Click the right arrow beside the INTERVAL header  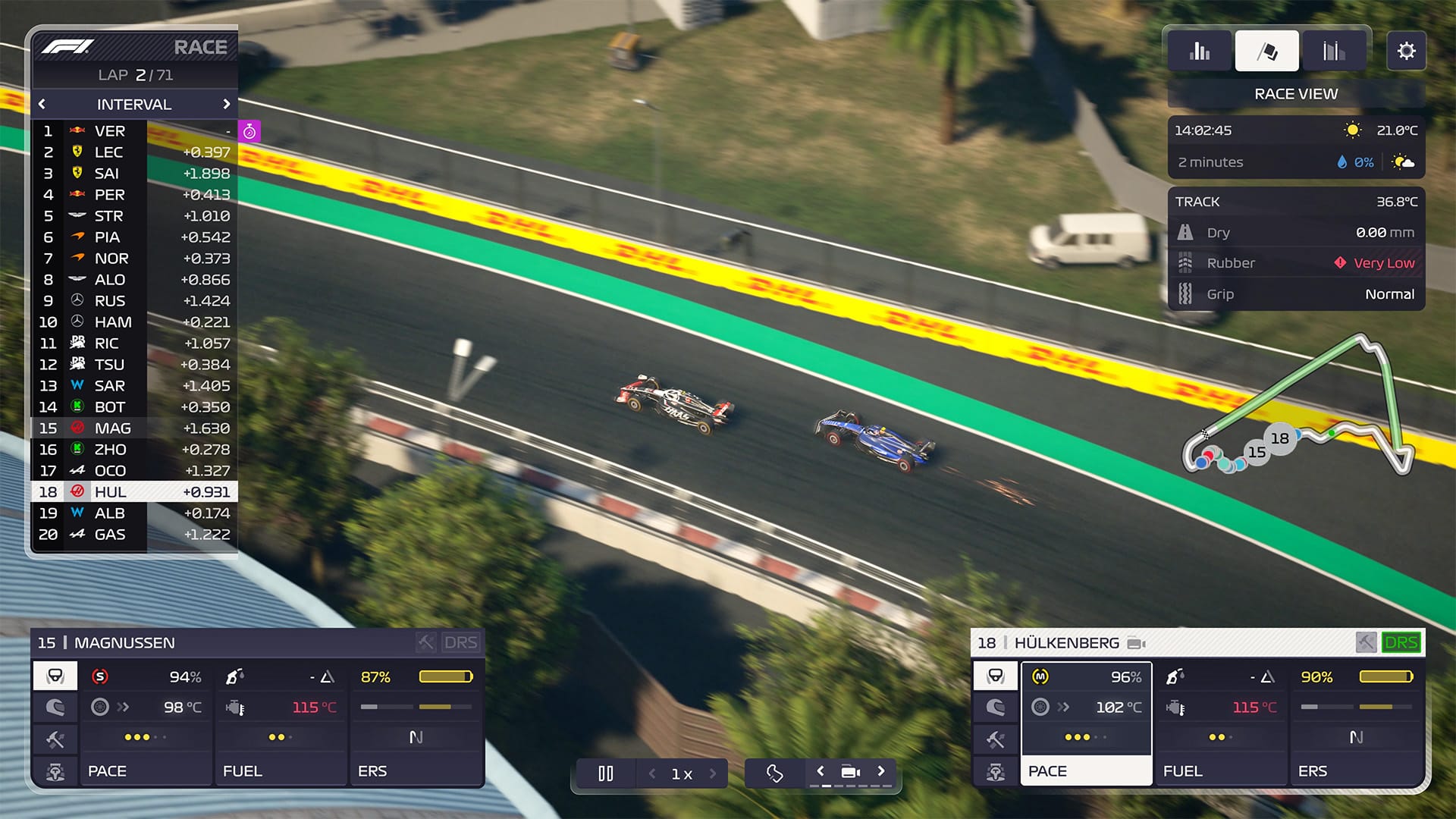click(x=227, y=104)
